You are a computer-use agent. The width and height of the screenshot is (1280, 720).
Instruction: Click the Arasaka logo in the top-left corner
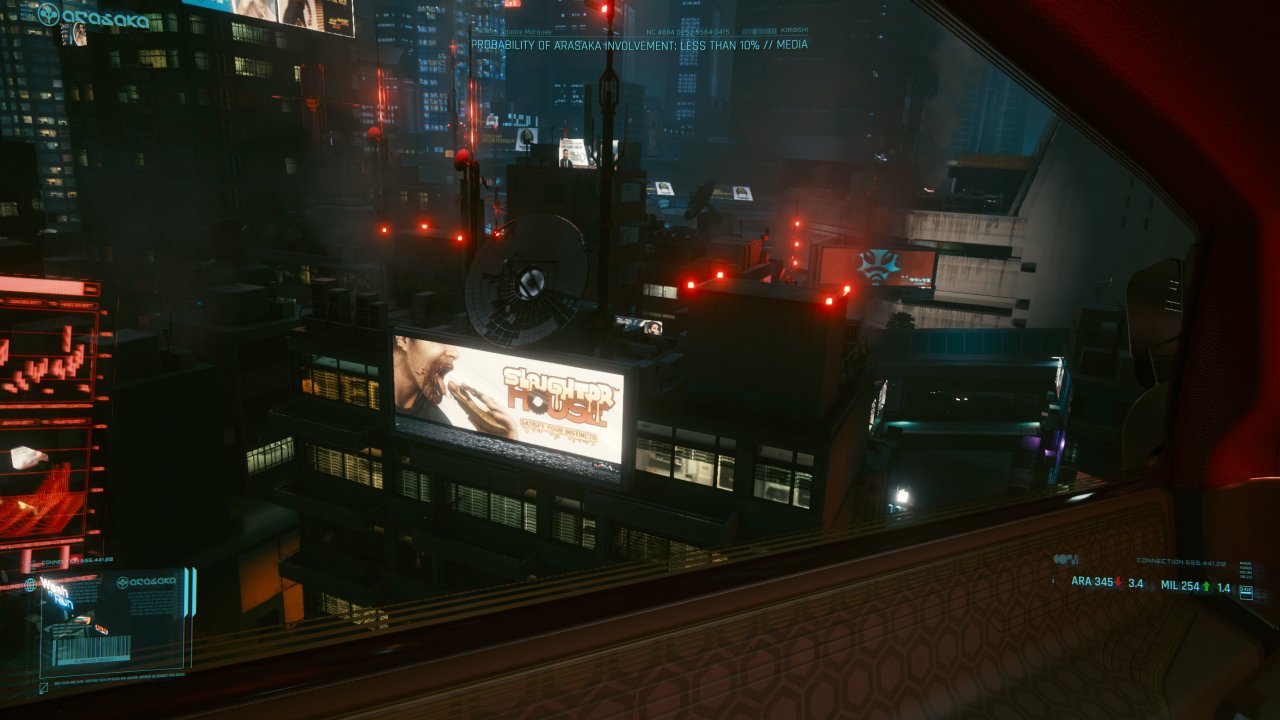(x=47, y=13)
